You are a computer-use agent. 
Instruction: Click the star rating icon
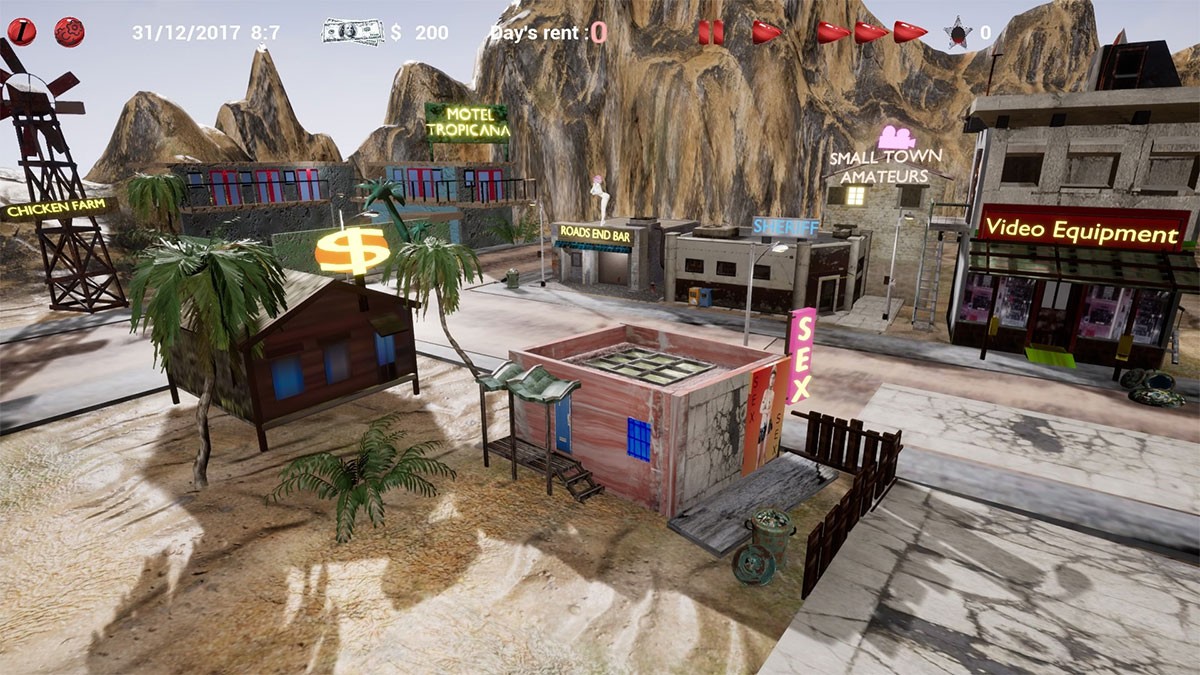[x=958, y=33]
